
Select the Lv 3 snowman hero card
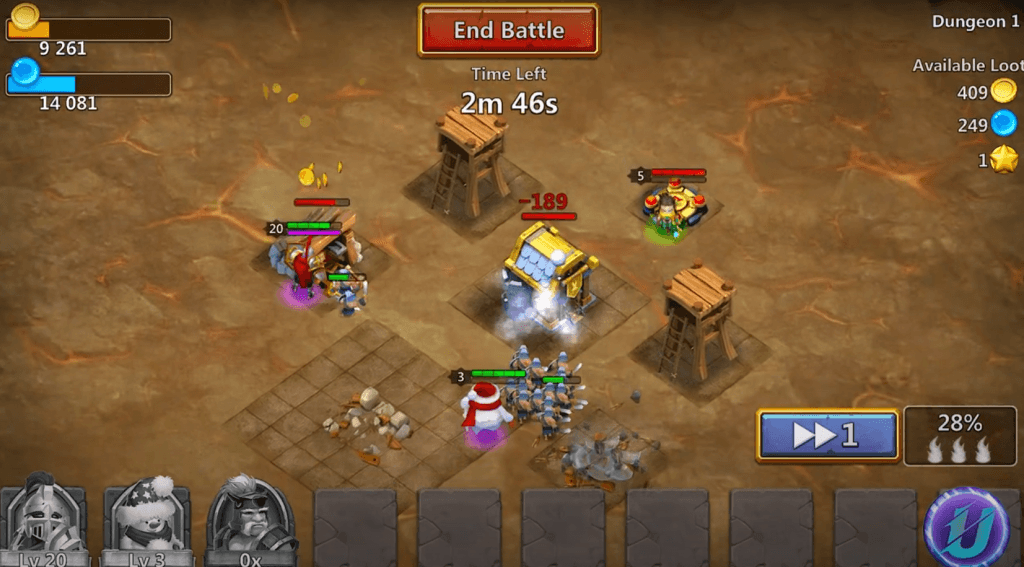[147, 520]
